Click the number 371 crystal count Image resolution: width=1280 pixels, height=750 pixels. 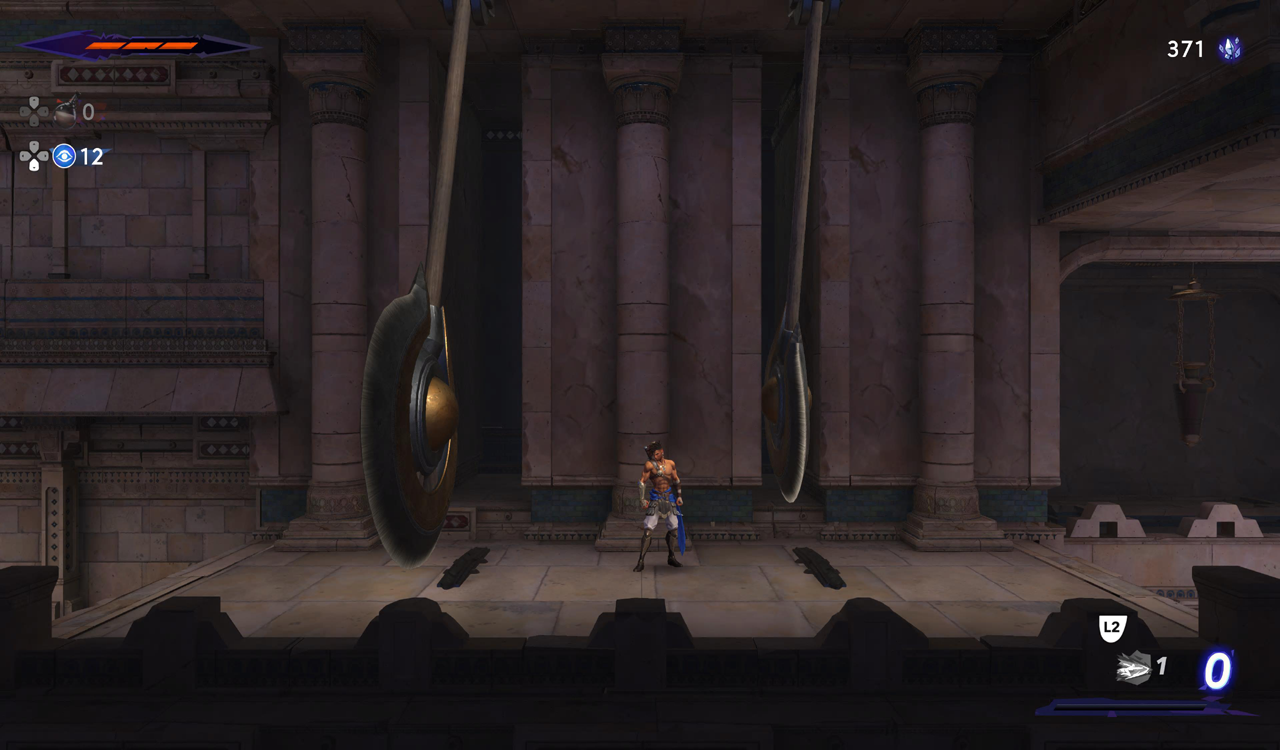[1183, 48]
